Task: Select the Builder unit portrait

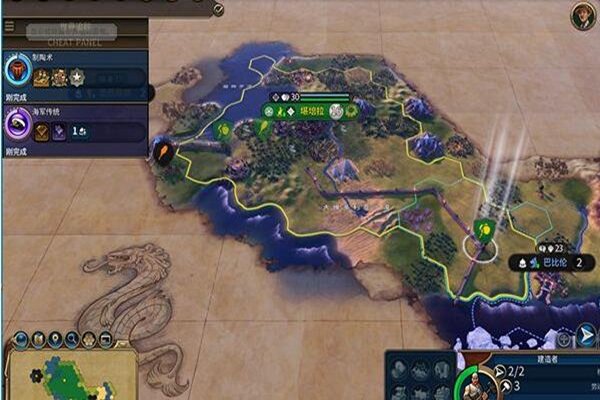Action: (469, 385)
